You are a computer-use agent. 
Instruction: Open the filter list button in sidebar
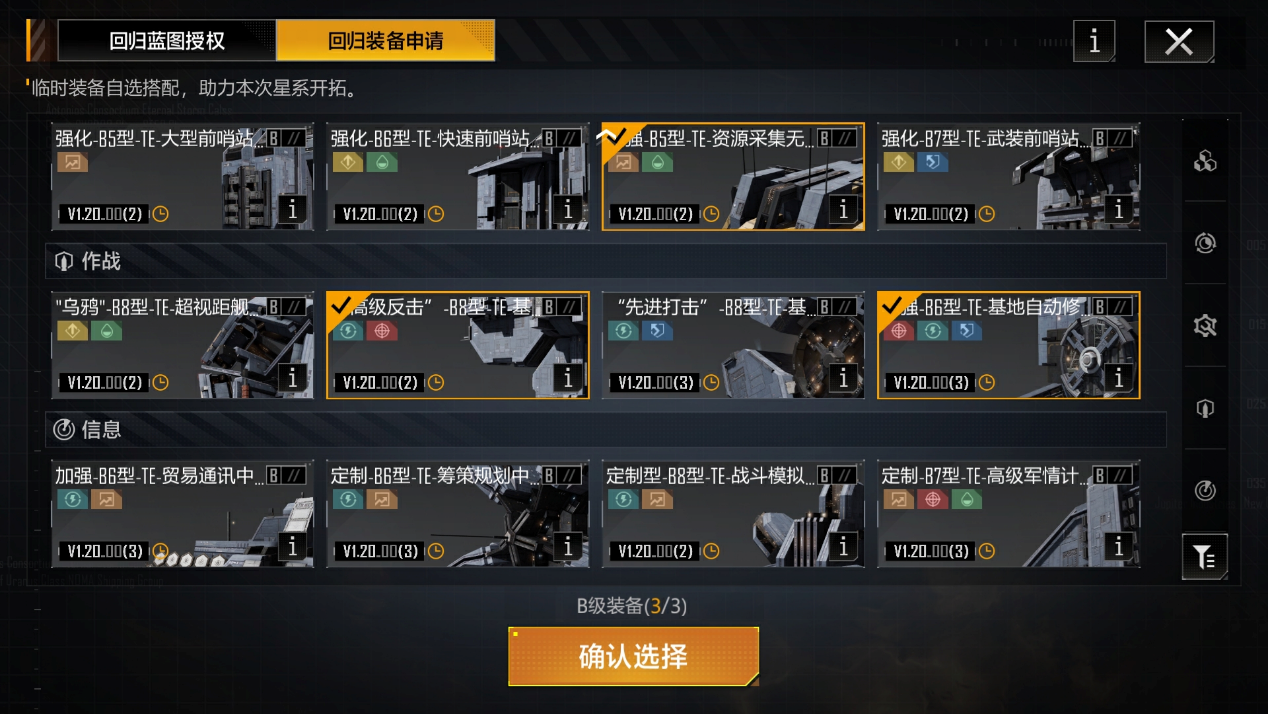[1205, 557]
